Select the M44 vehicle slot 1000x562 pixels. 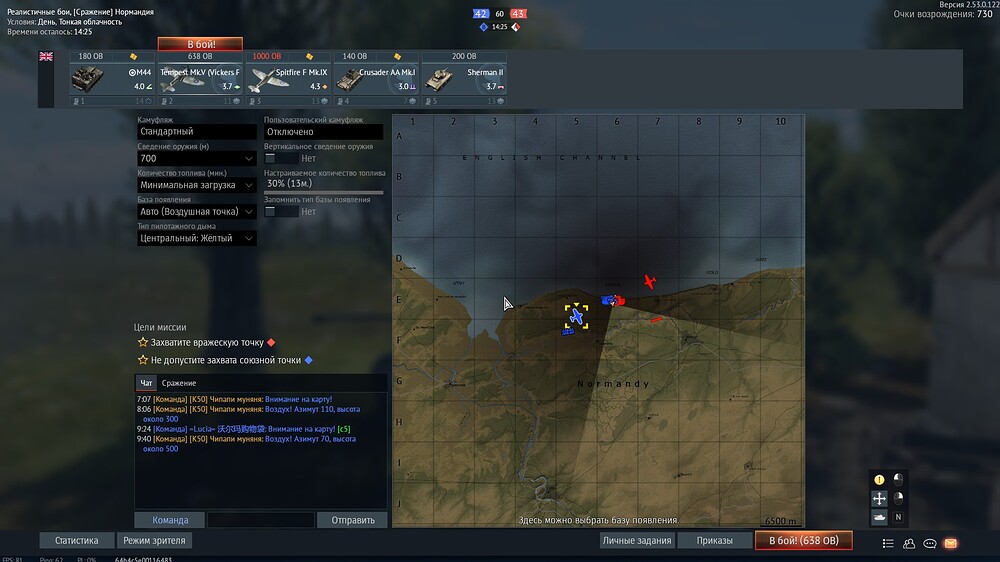113,78
